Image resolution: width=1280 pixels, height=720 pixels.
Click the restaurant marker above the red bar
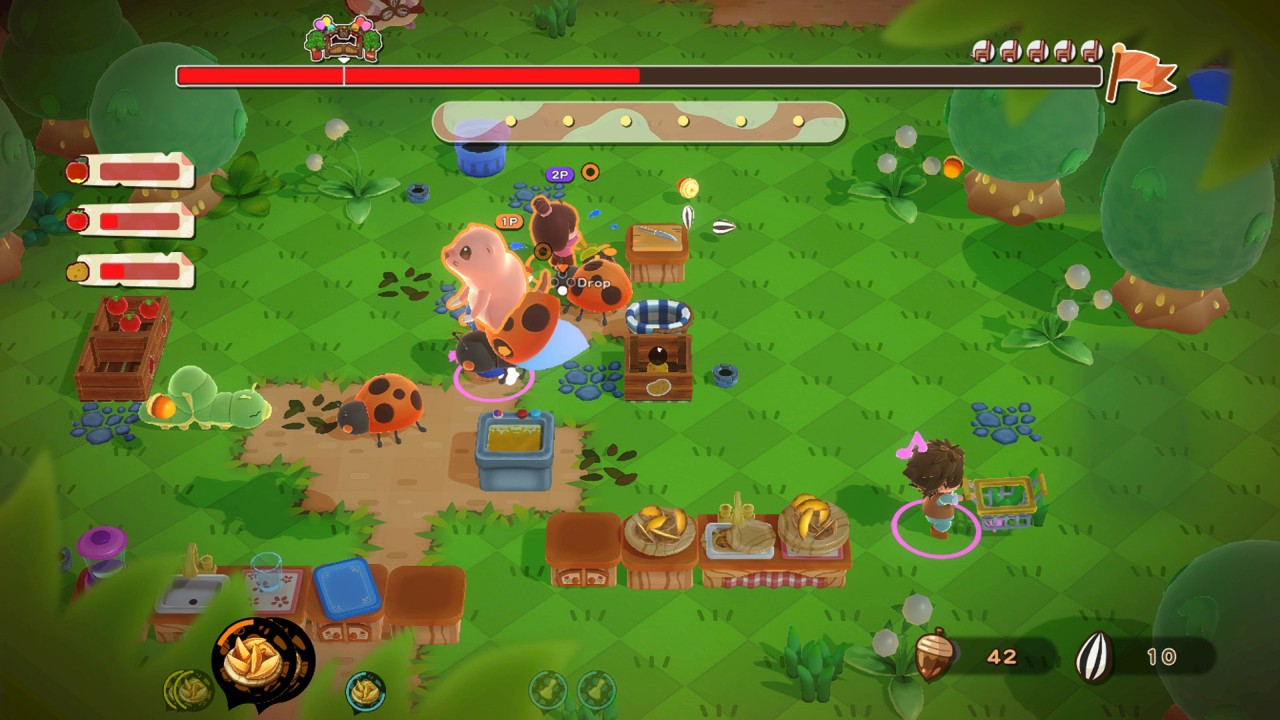[x=343, y=40]
